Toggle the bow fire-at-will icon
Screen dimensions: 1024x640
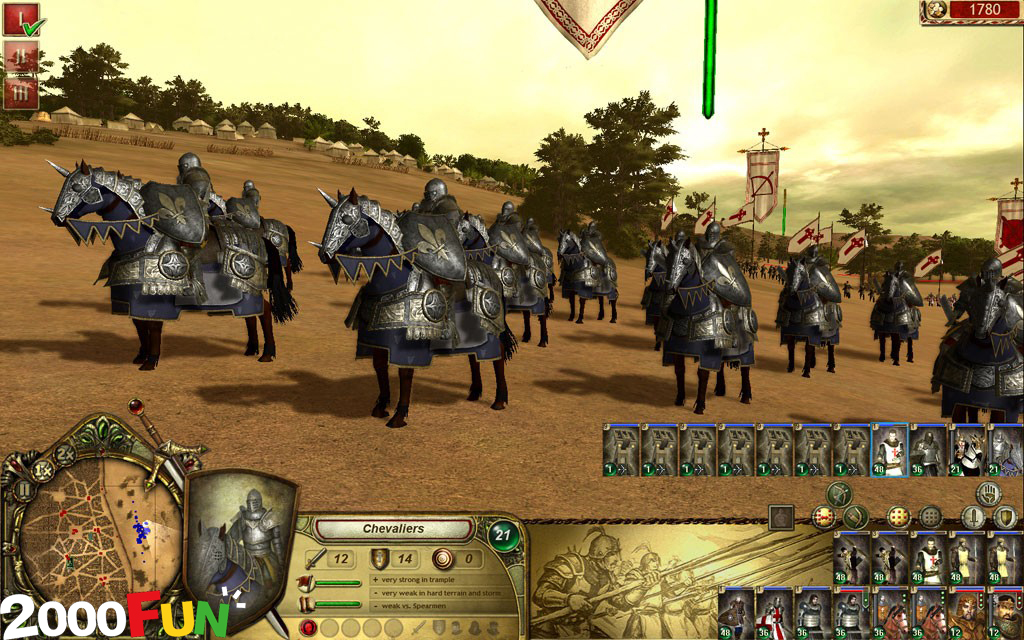(838, 492)
